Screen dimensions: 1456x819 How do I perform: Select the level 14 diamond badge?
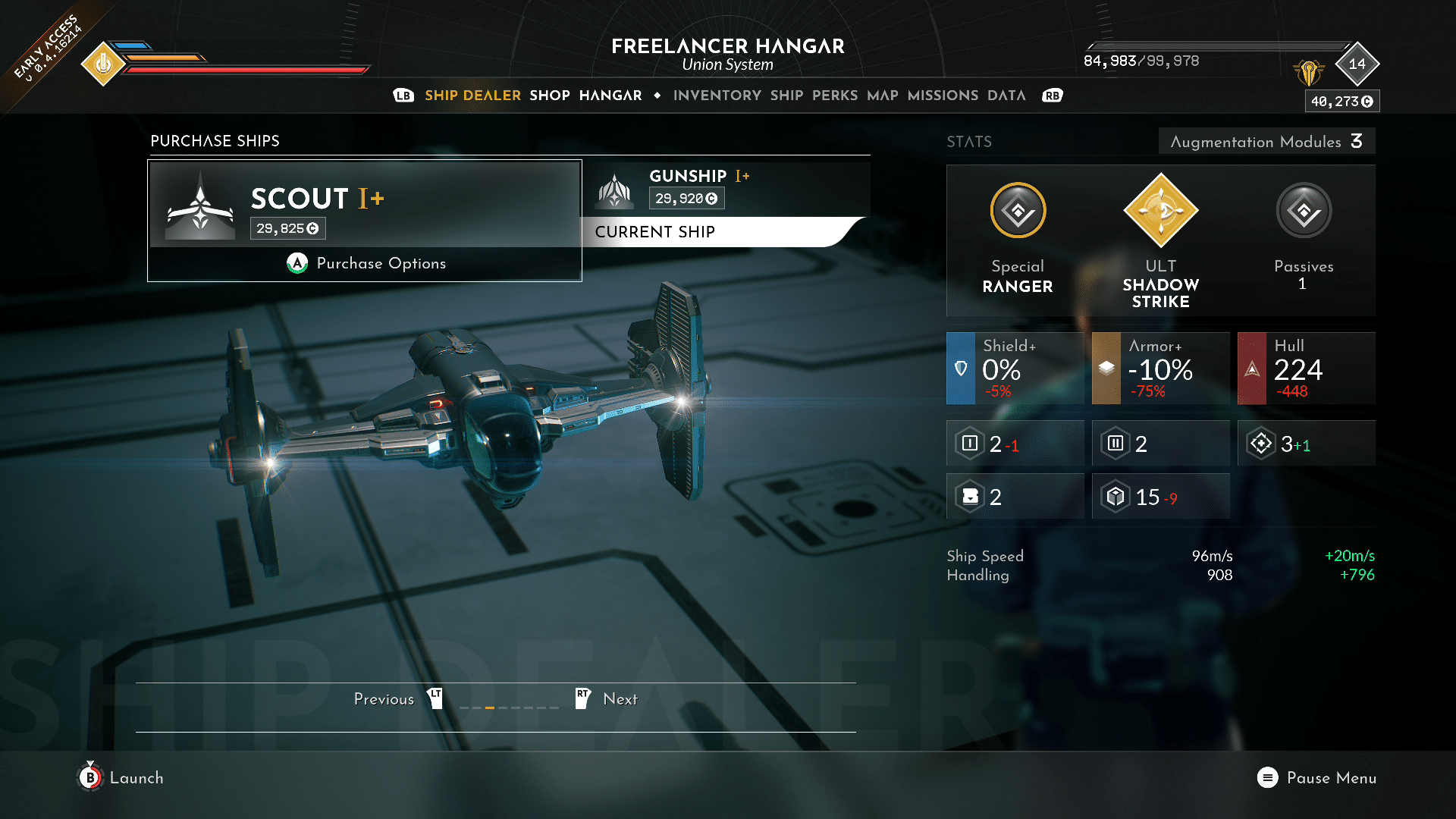coord(1357,64)
